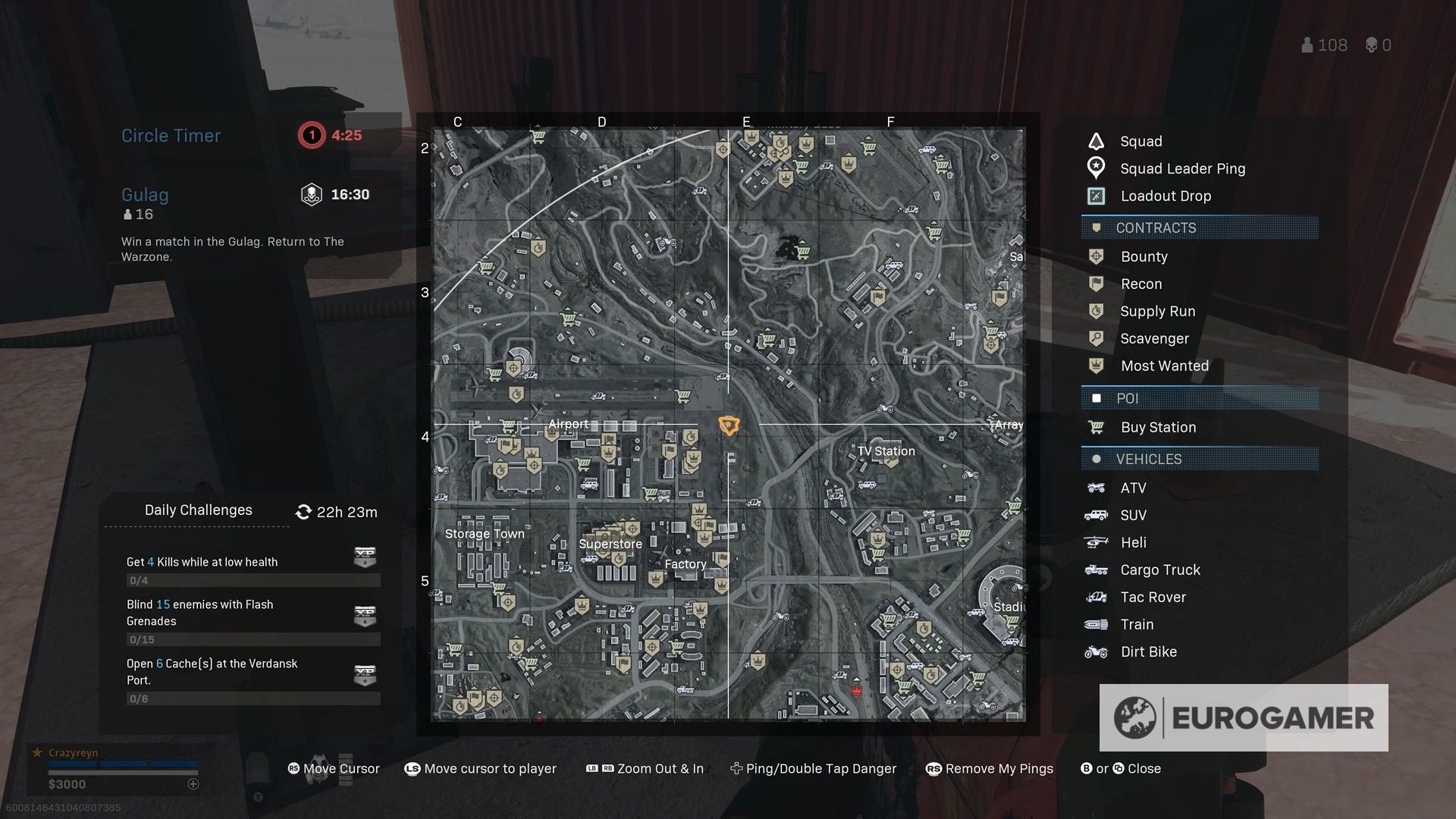
Task: Select the TV Station map label
Action: click(886, 451)
